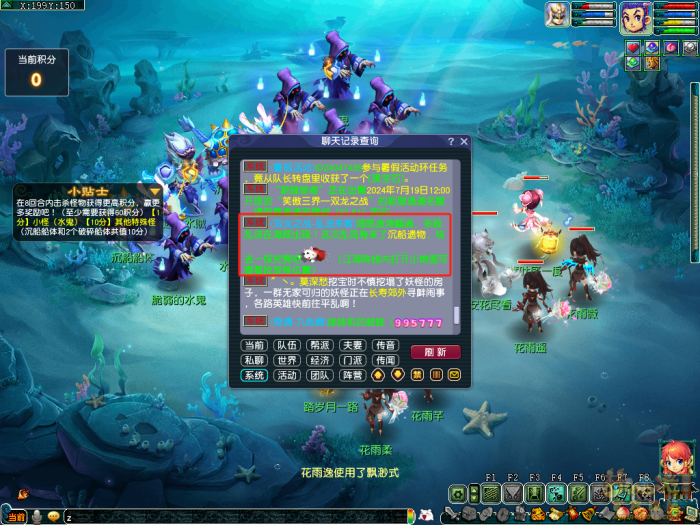Screen dimensions: 700x525
Task: Open help for the chat record window
Action: pyautogui.click(x=451, y=142)
